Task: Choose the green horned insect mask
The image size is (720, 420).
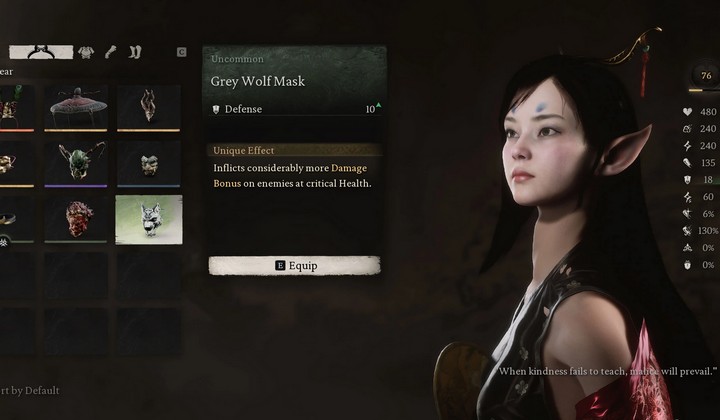Action: click(76, 163)
